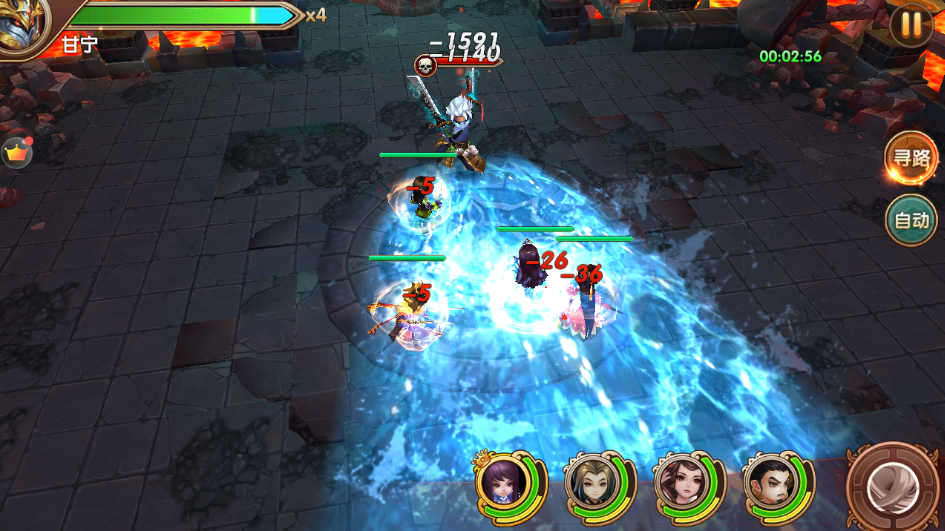
Task: Tap the 寻路 pathfinding button
Action: tap(910, 158)
